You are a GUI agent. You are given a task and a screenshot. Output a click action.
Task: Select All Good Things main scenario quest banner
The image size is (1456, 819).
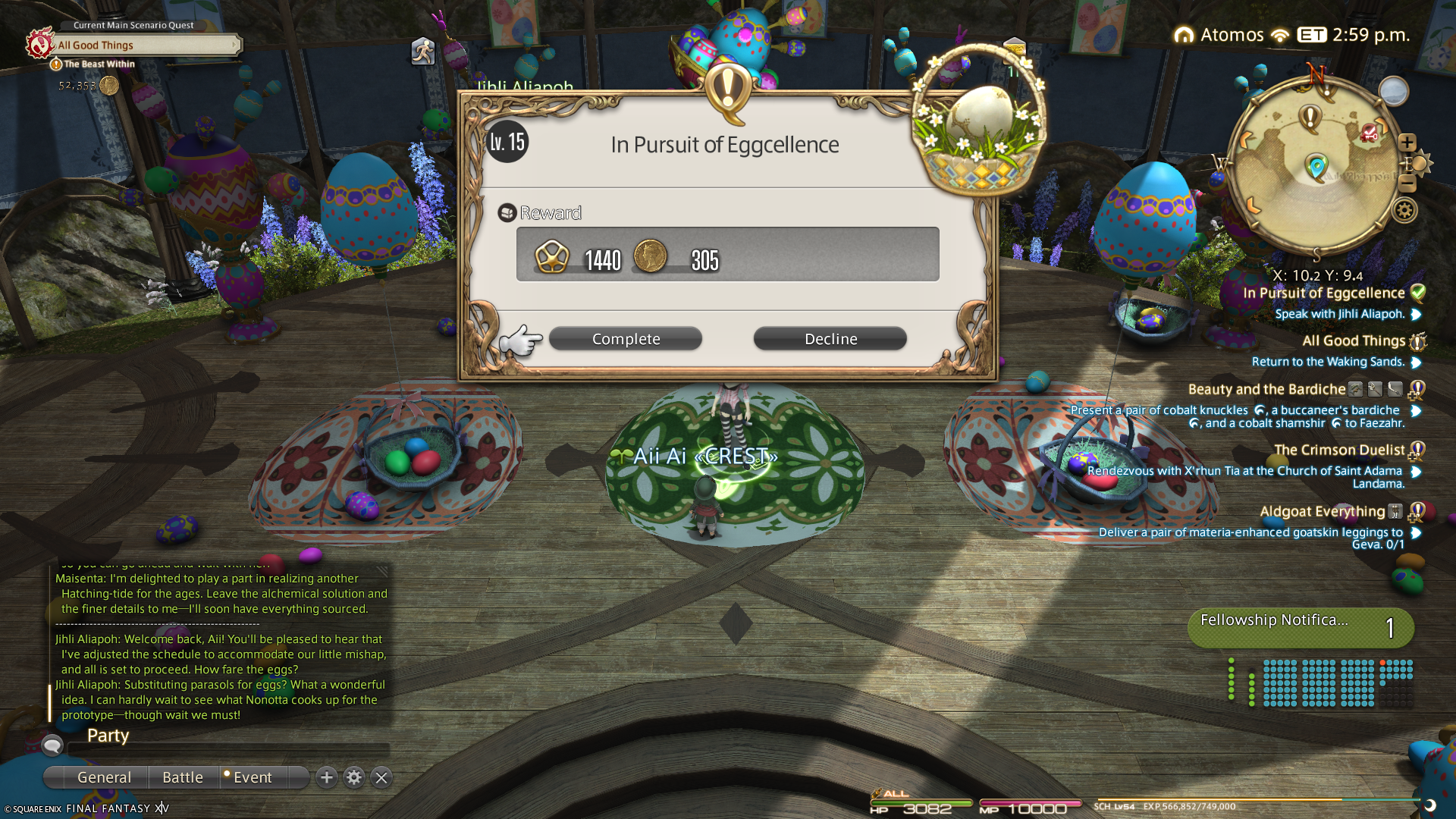pos(144,45)
